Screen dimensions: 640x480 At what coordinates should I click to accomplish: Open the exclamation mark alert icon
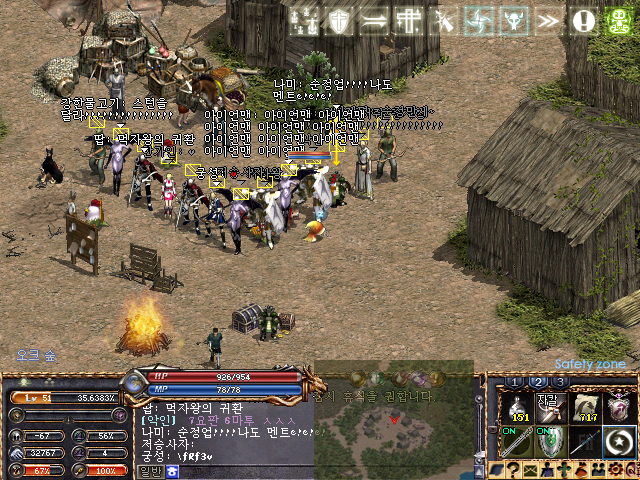point(583,20)
